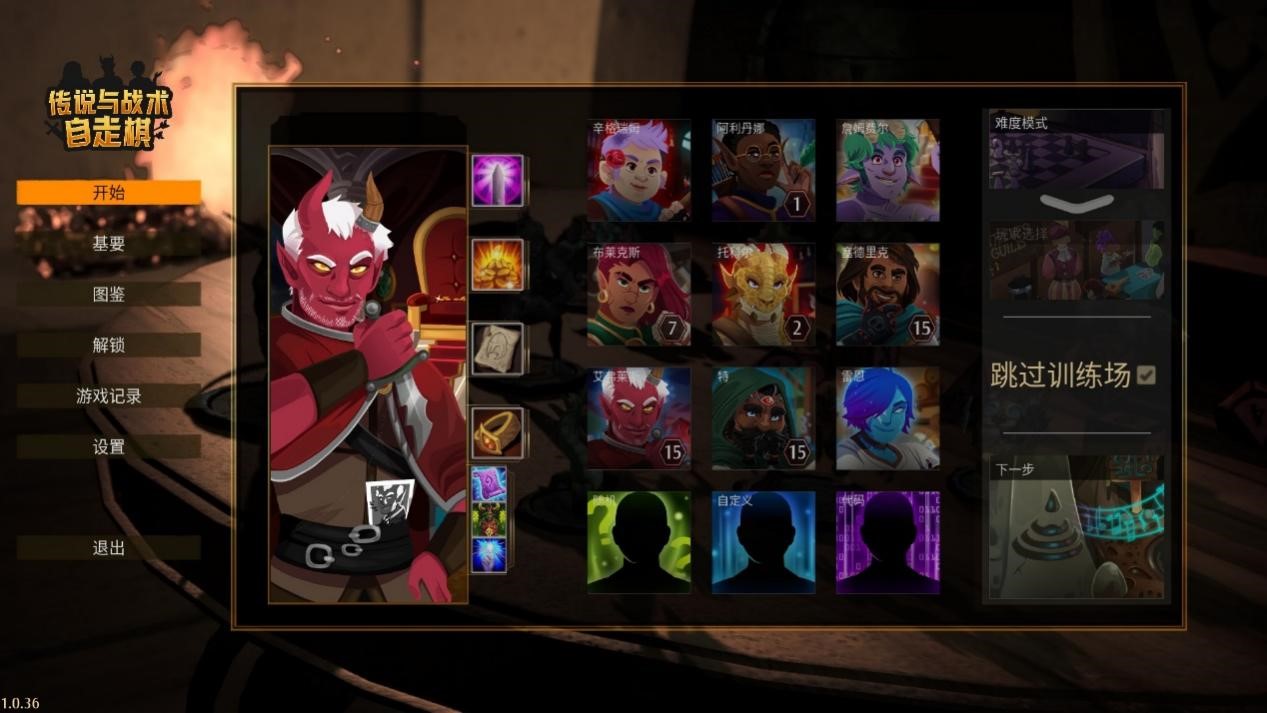This screenshot has height=713, width=1267.
Task: Select the green question-mark random hero
Action: pyautogui.click(x=639, y=542)
